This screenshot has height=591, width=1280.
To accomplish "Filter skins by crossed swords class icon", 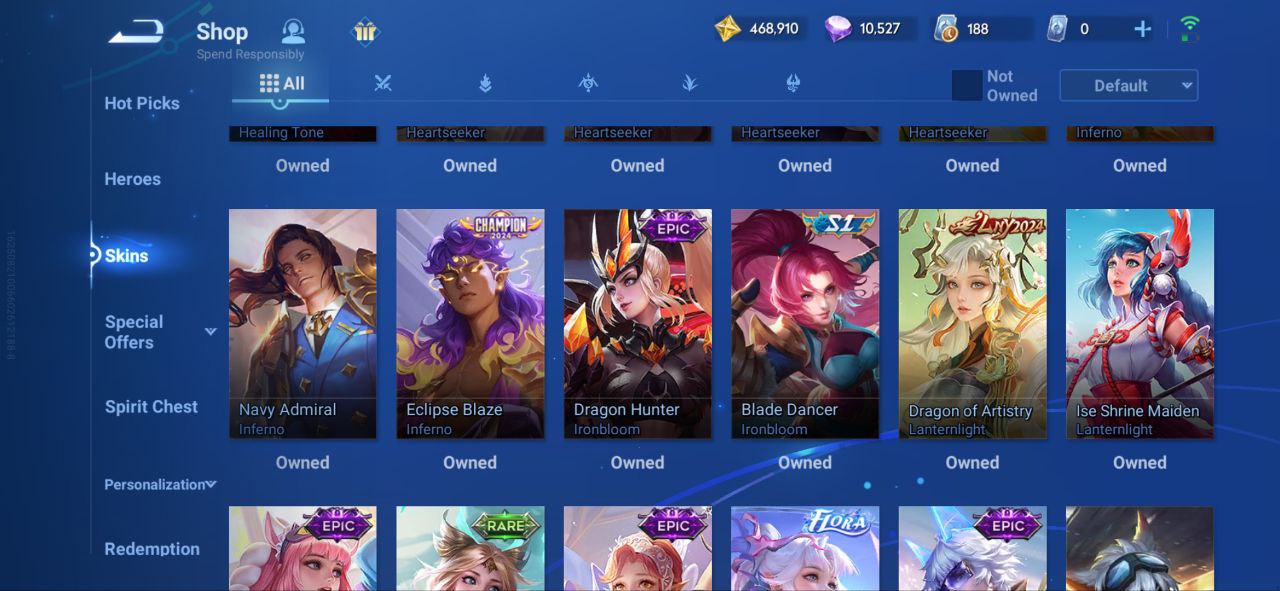I will [x=383, y=84].
